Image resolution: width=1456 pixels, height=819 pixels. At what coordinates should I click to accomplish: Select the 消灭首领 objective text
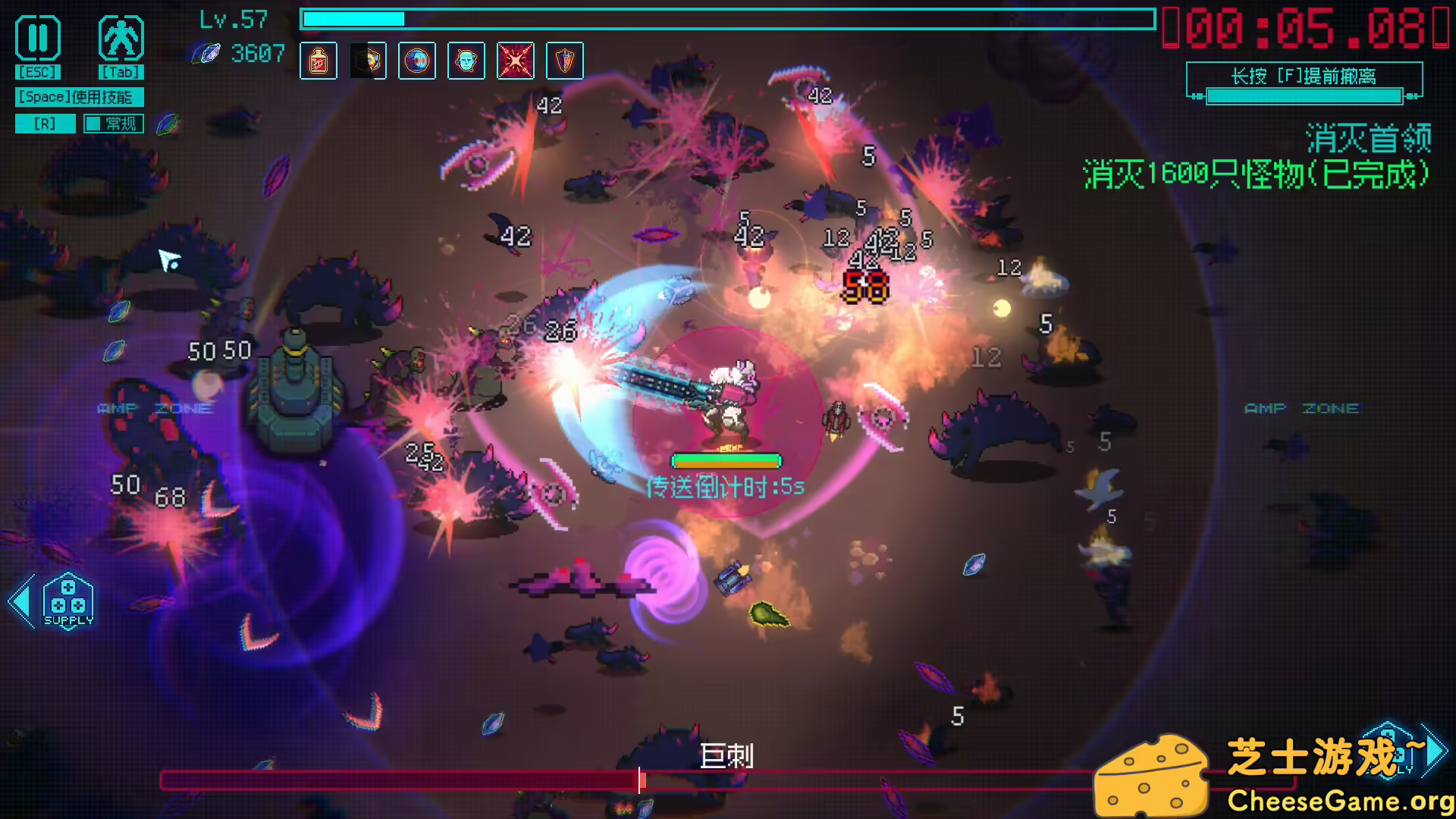pyautogui.click(x=1367, y=139)
